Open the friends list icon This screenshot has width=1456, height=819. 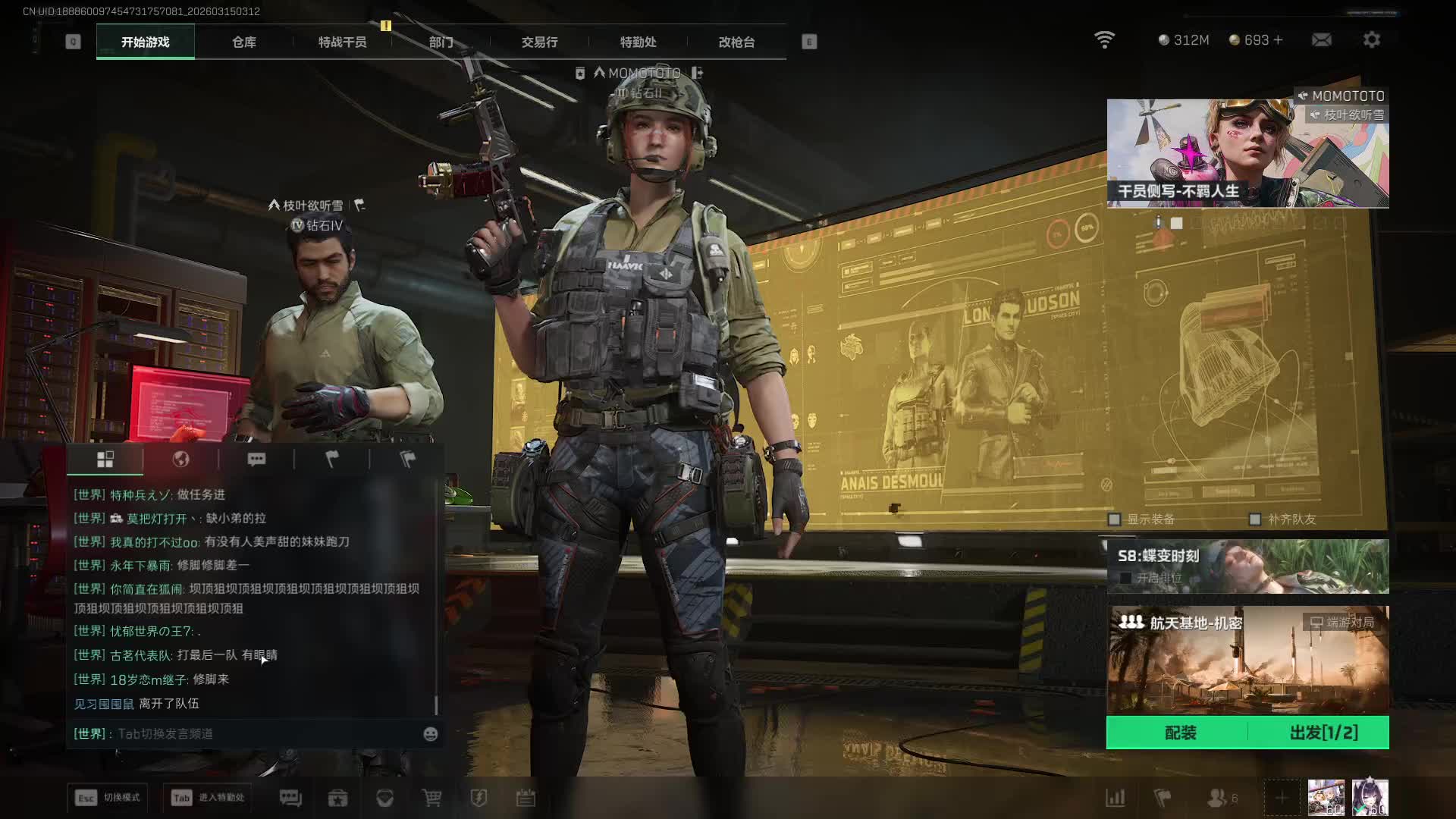tap(1216, 798)
